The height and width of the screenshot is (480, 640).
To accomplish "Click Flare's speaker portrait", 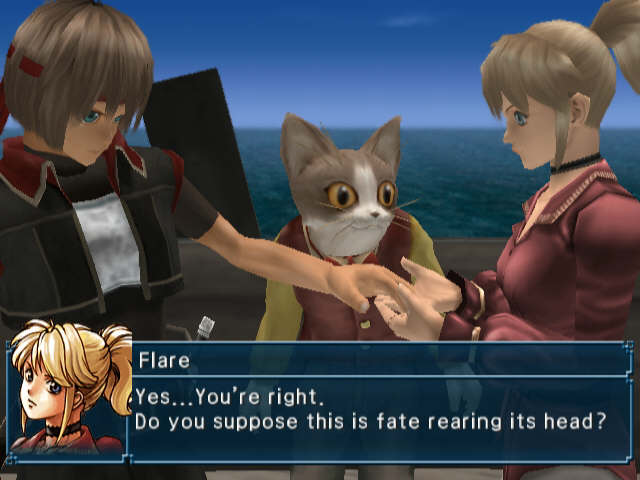I will tap(69, 391).
